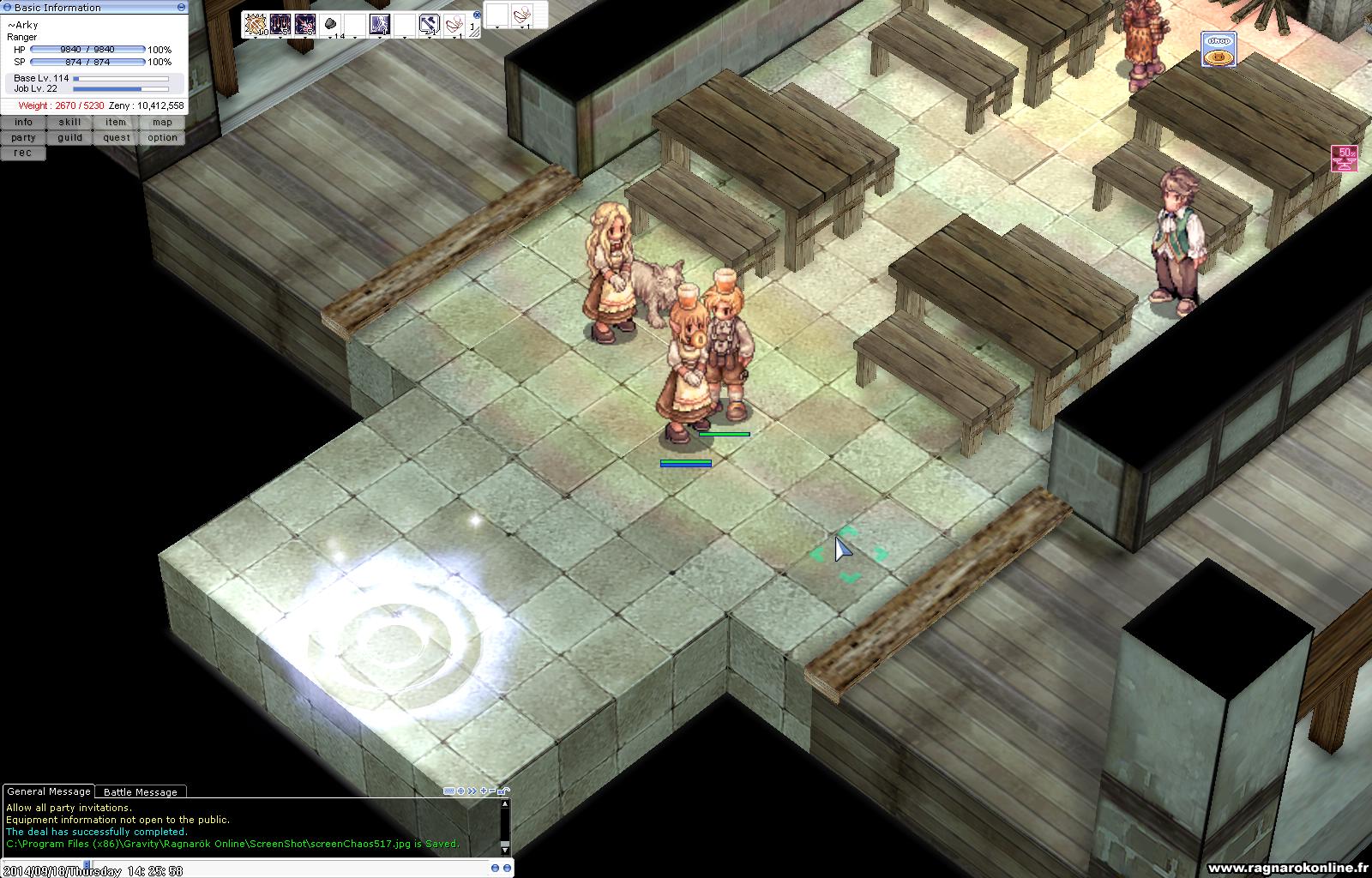Image resolution: width=1372 pixels, height=878 pixels.
Task: Open the party window
Action: tap(23, 138)
